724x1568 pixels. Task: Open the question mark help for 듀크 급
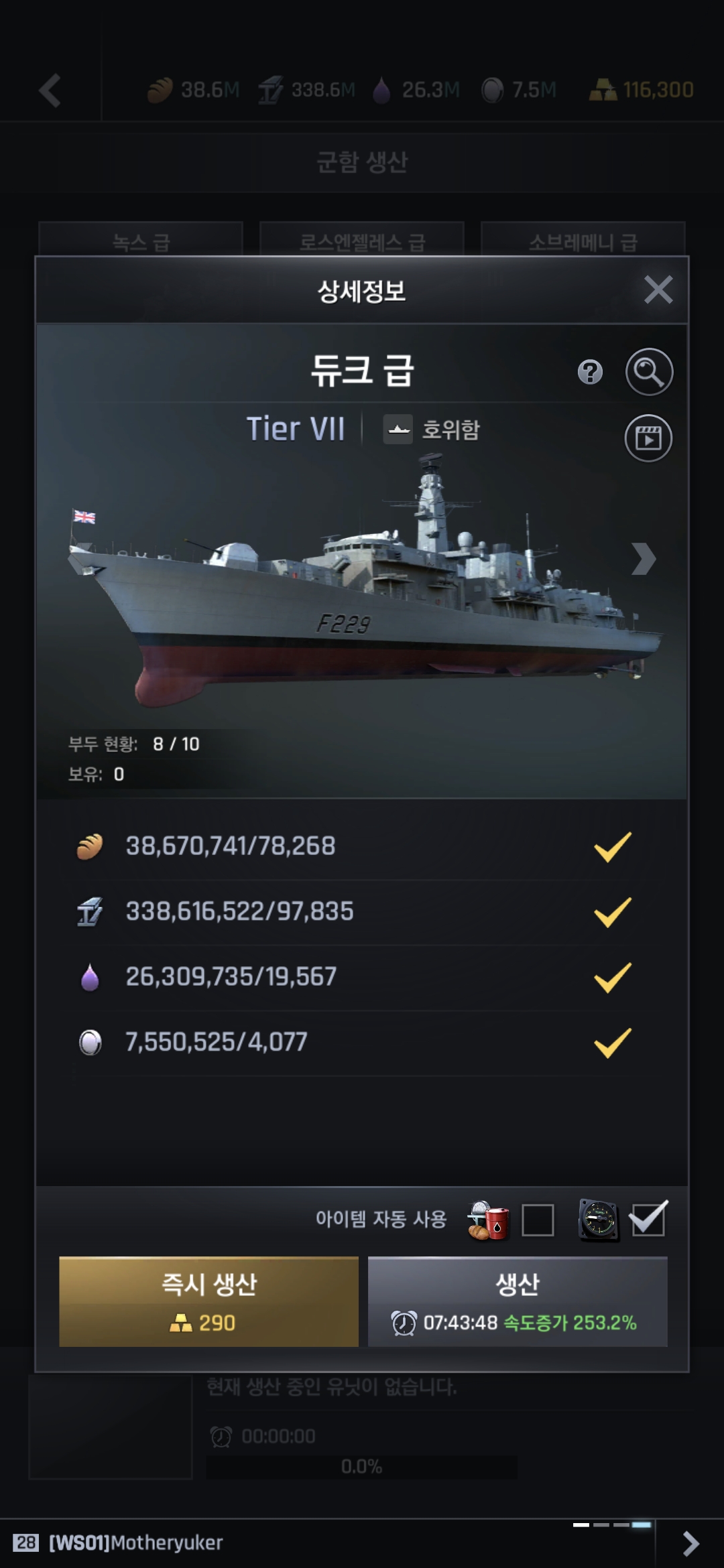click(x=590, y=372)
